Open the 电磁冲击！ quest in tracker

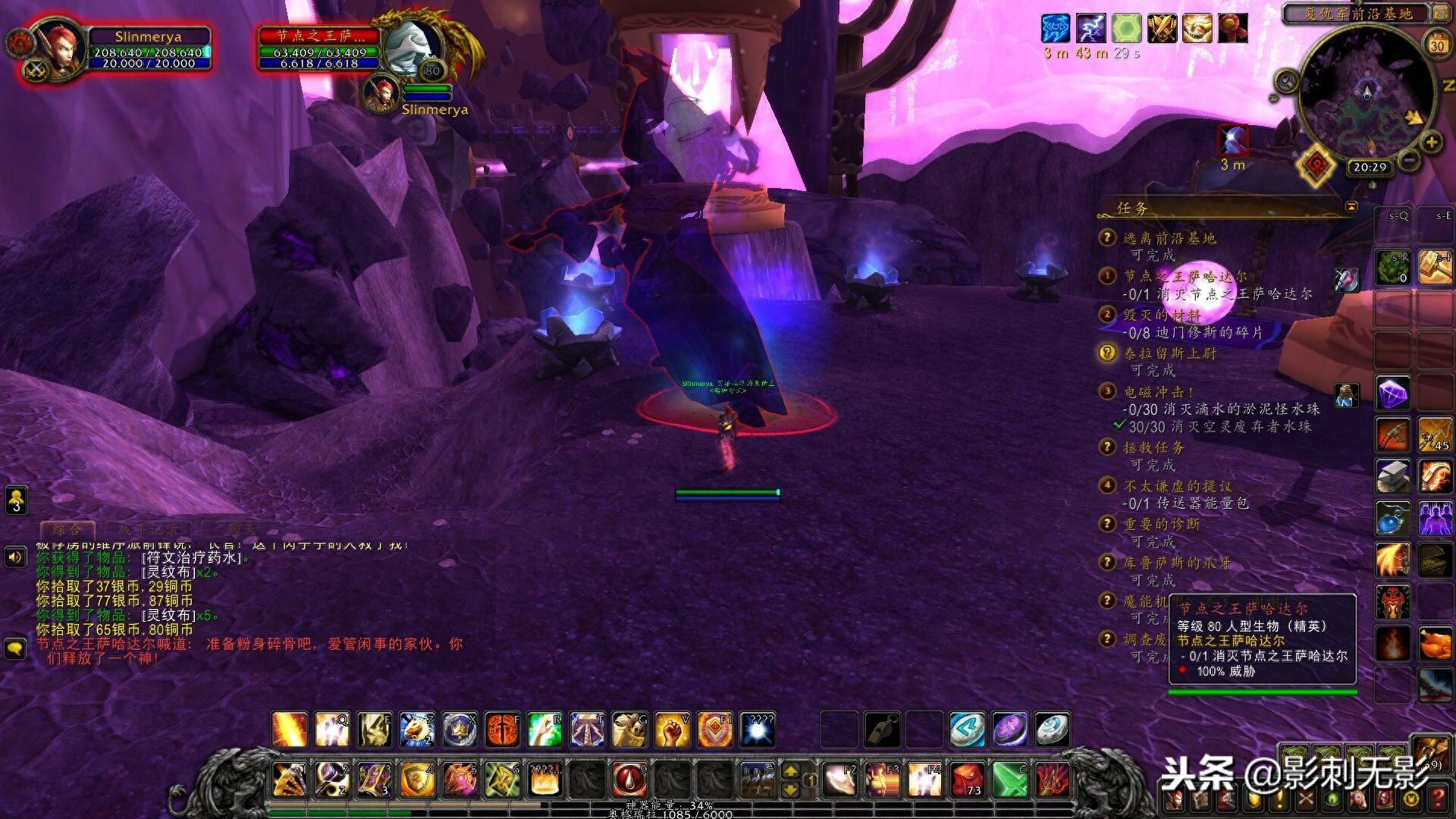(1158, 392)
